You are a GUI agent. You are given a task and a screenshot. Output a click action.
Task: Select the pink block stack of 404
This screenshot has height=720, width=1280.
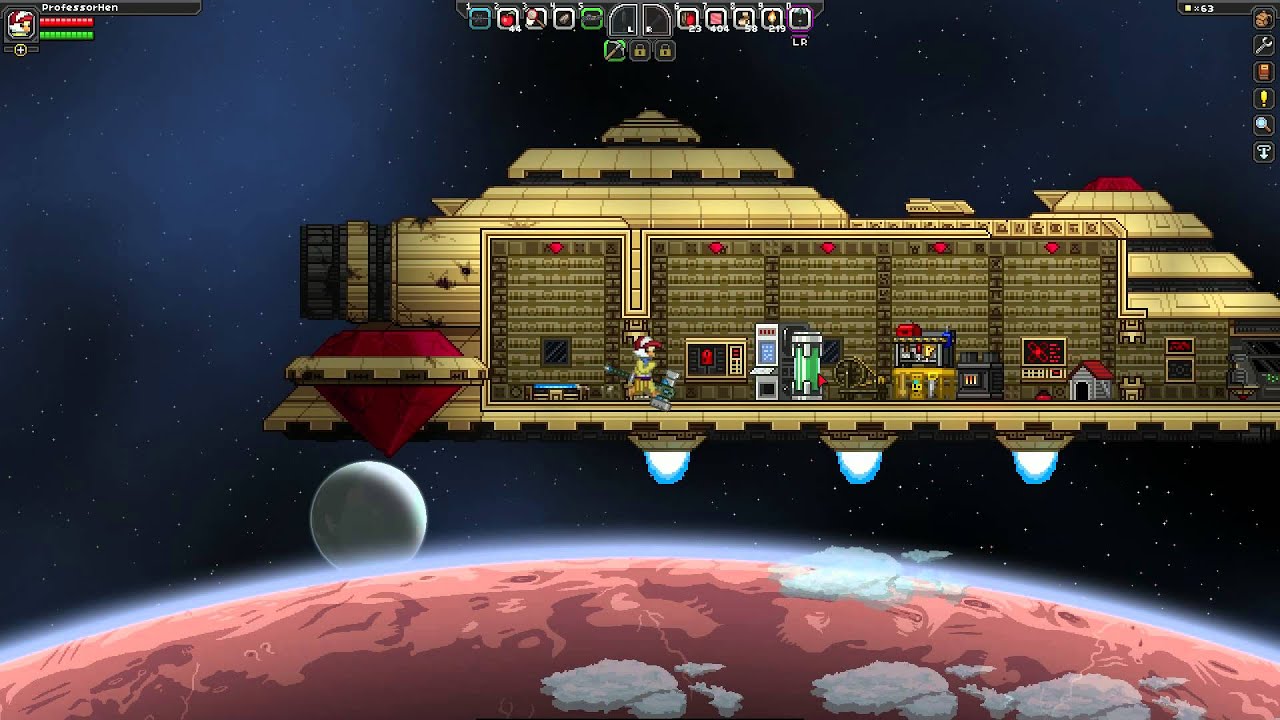717,18
